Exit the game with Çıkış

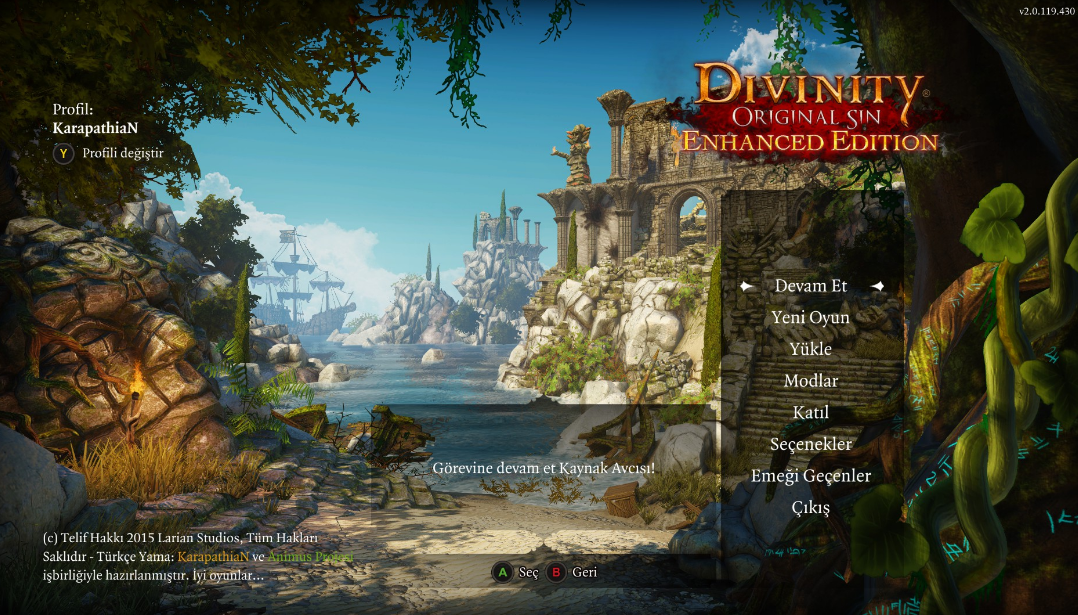pyautogui.click(x=811, y=507)
